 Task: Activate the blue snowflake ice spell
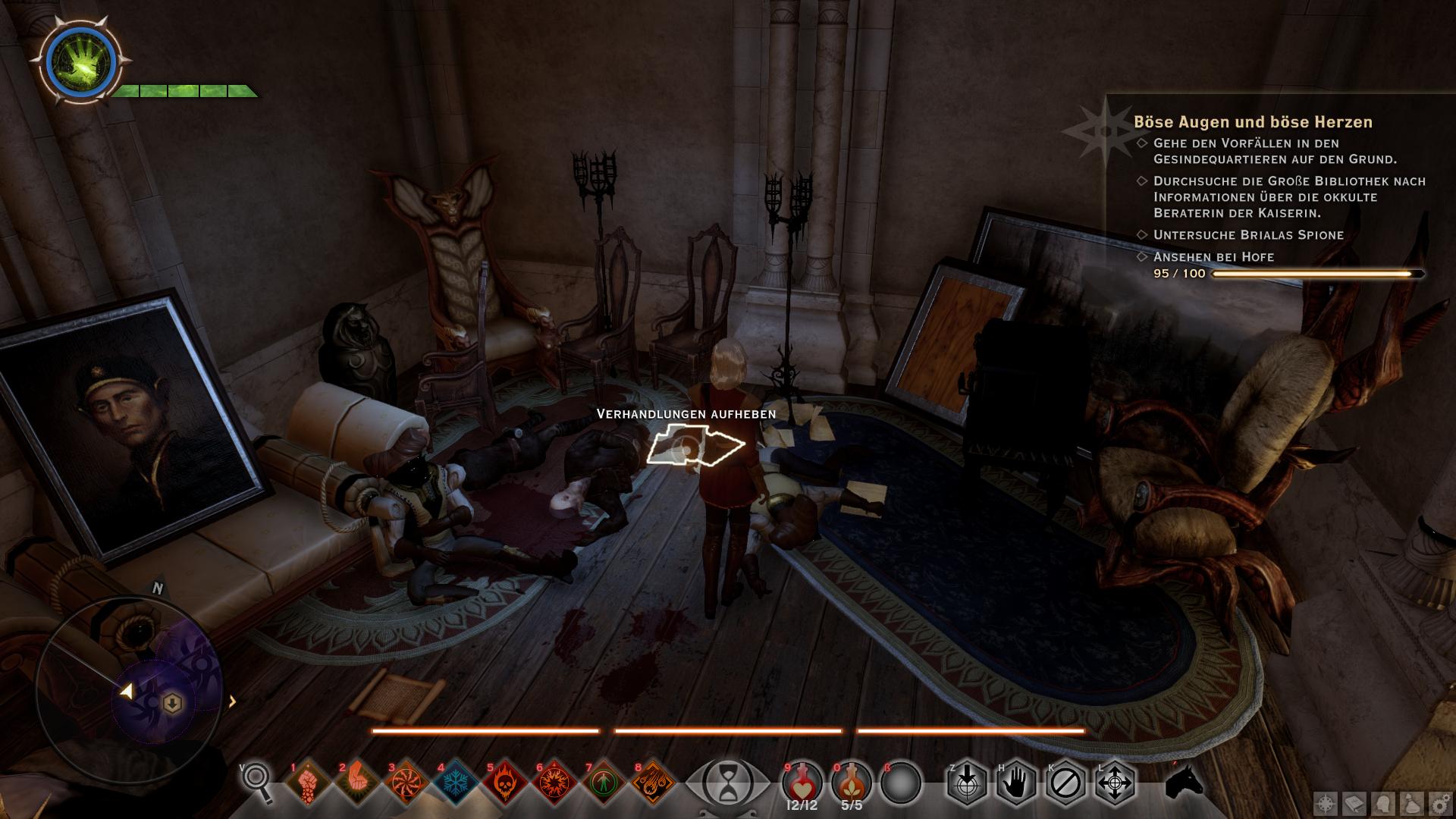point(456,783)
